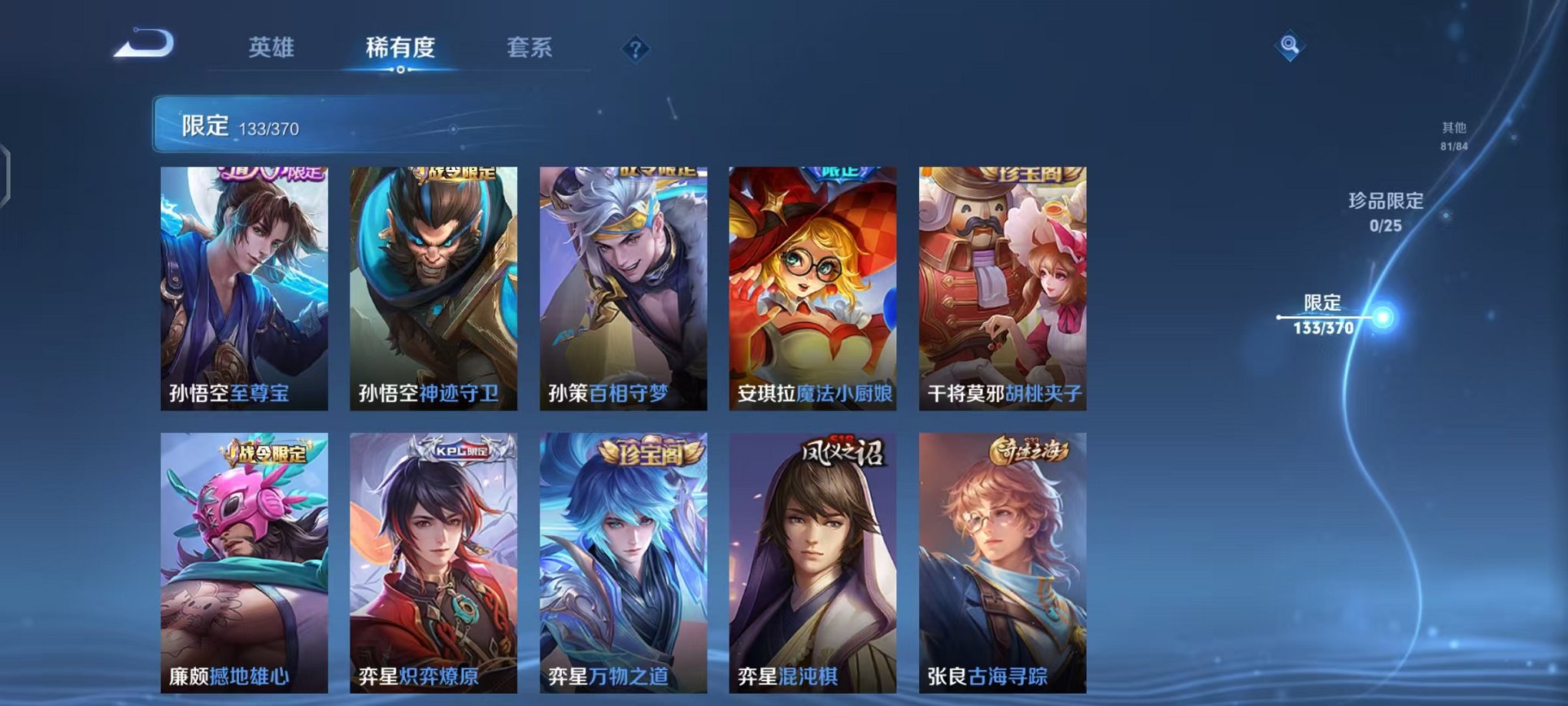Select the 其他 category on the right sidebar
This screenshot has width=1568, height=706.
pyautogui.click(x=1452, y=136)
